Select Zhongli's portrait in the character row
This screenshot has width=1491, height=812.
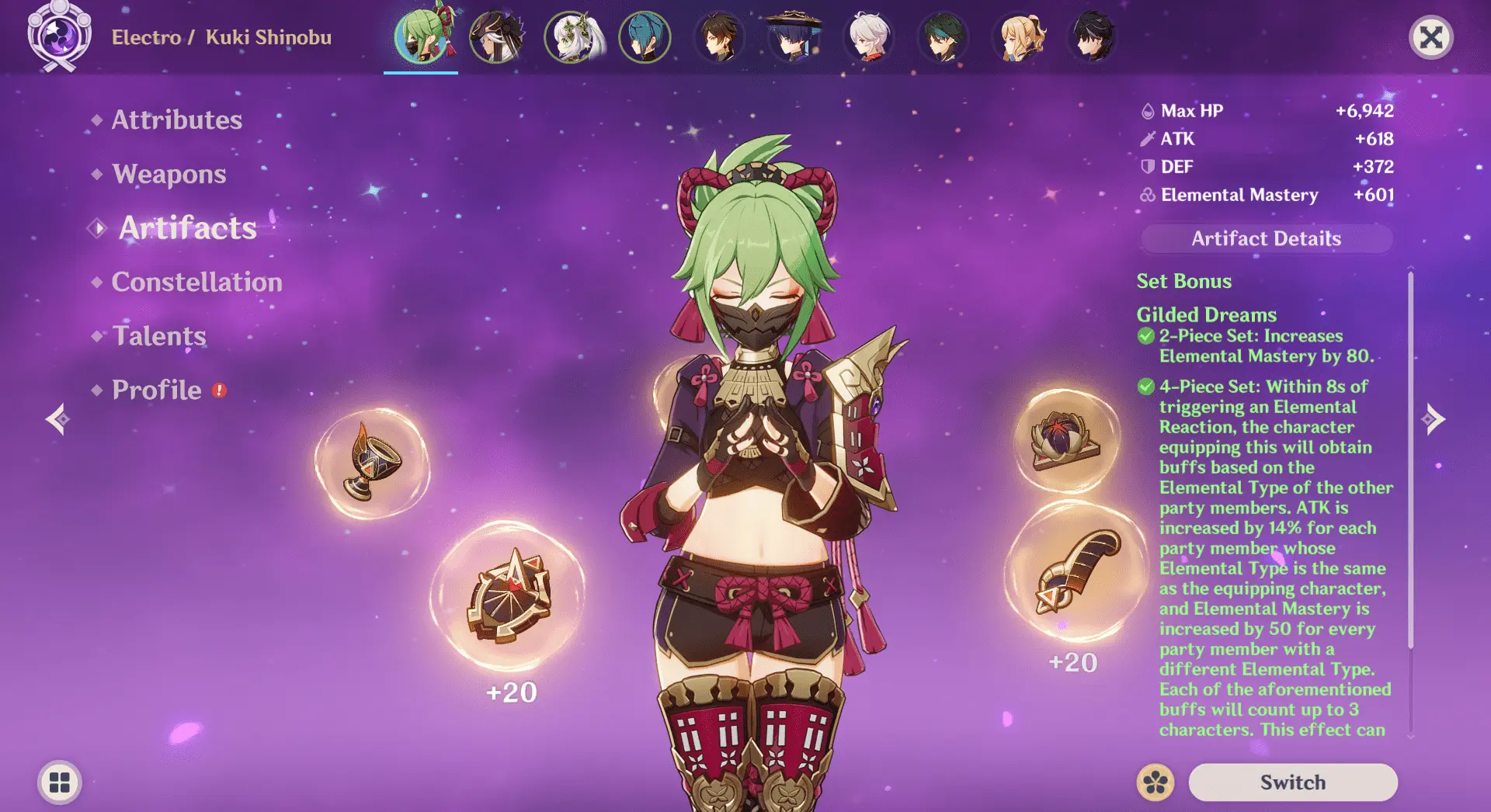719,37
